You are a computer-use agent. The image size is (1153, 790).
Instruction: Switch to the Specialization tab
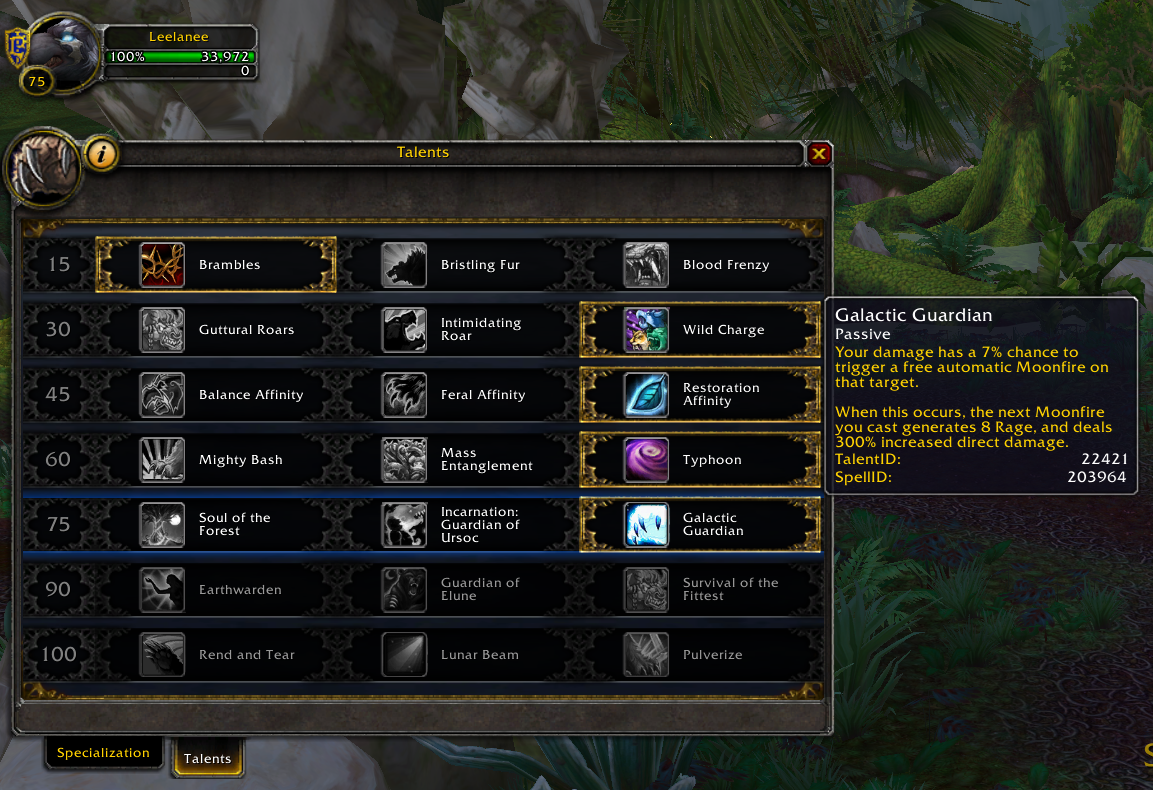click(x=103, y=753)
